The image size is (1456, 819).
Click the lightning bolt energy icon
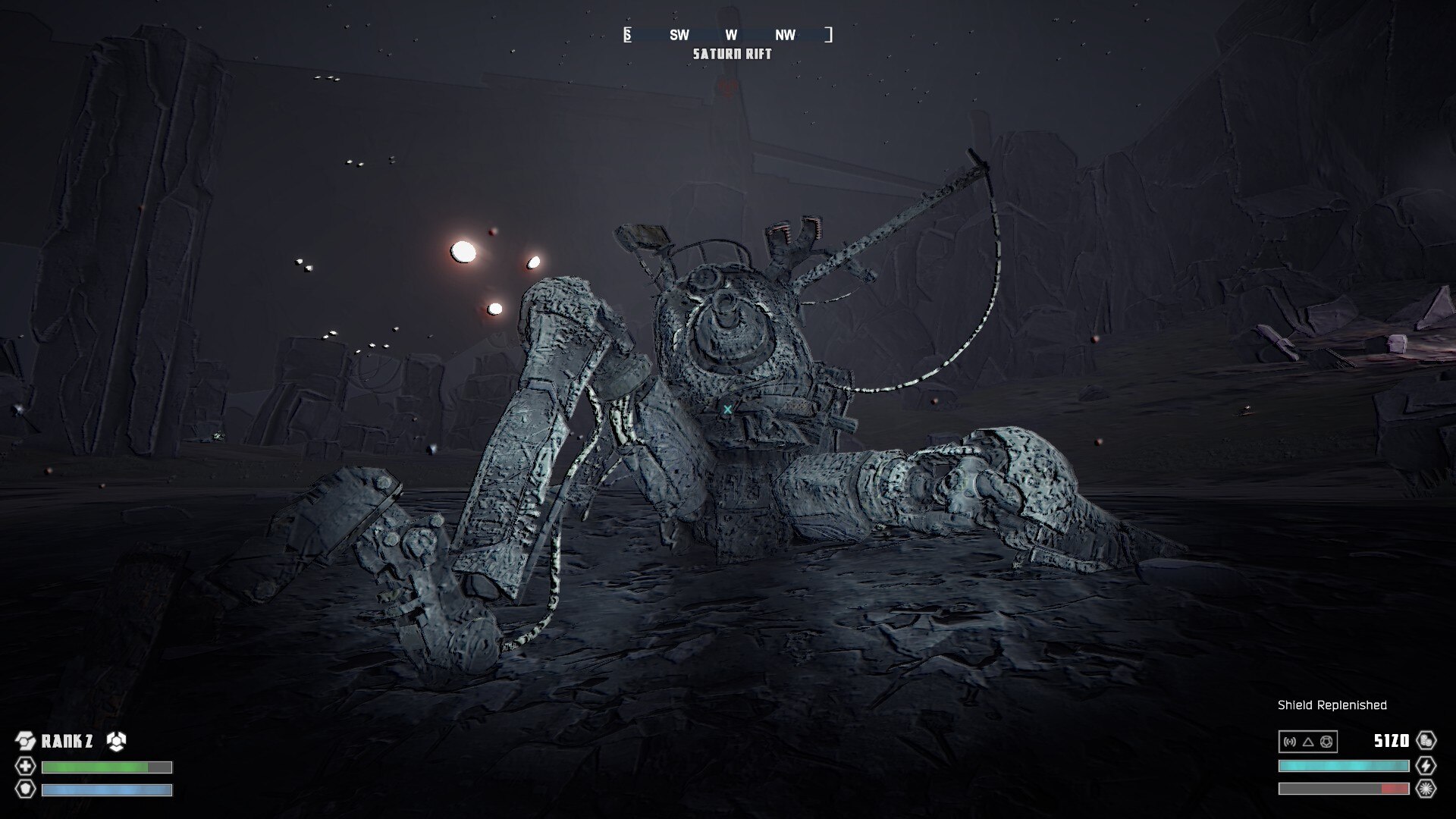click(x=1426, y=766)
